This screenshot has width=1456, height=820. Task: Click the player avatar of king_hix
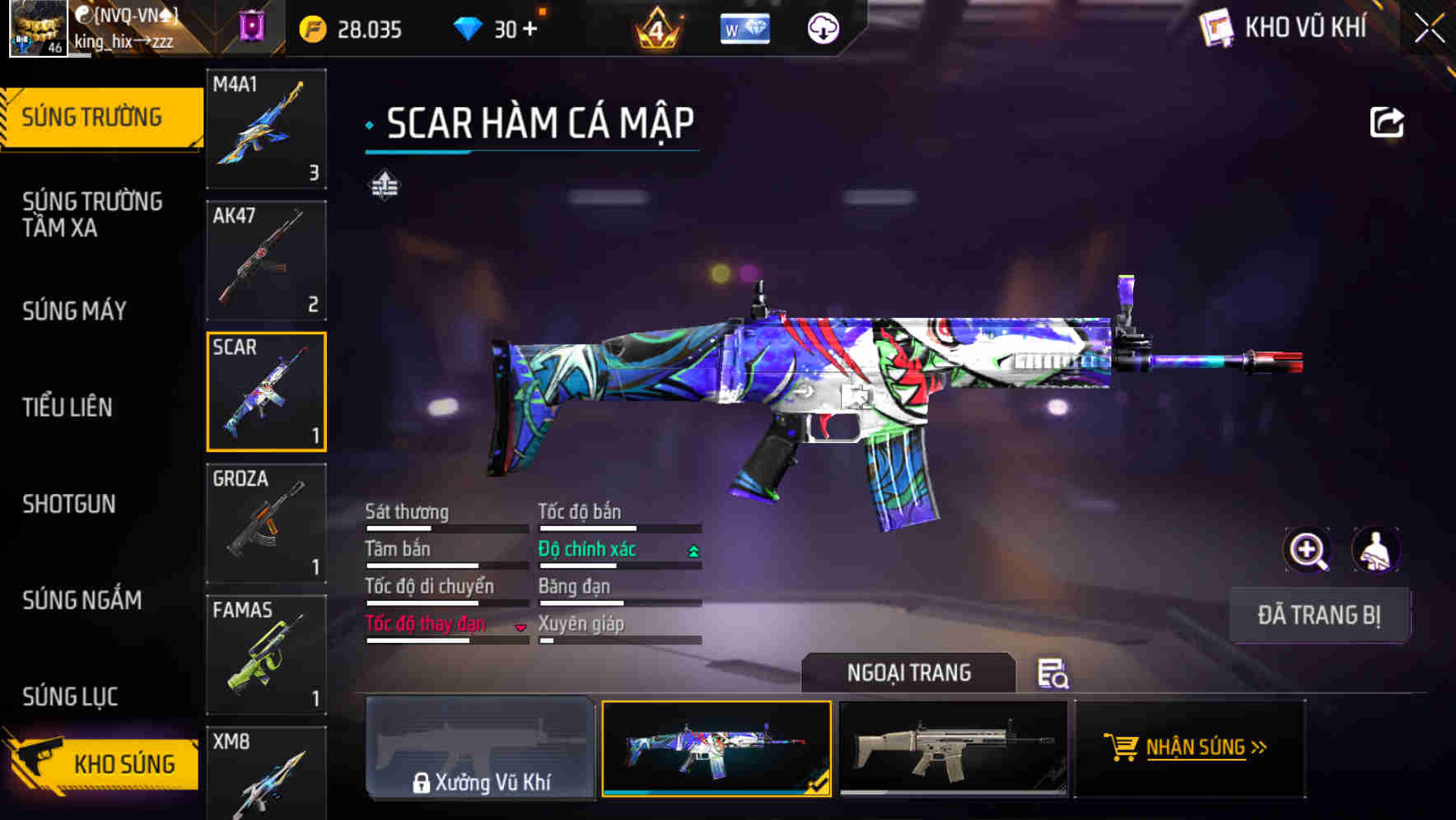[x=38, y=27]
